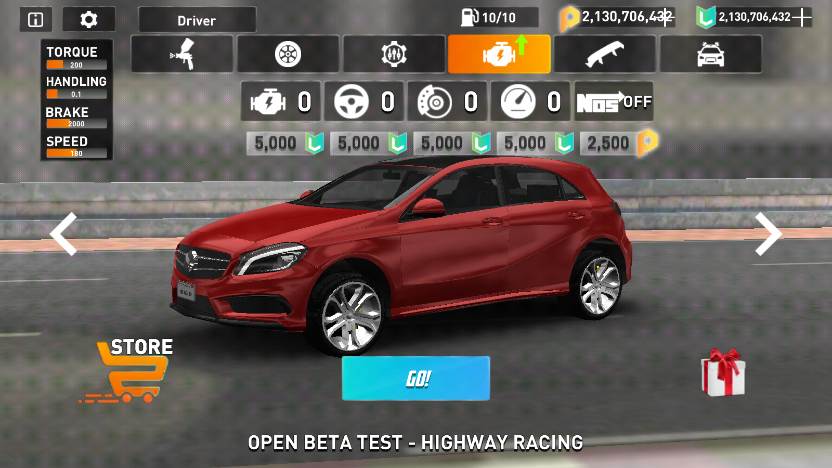Open the gear settings menu
This screenshot has width=832, height=468.
(88, 19)
